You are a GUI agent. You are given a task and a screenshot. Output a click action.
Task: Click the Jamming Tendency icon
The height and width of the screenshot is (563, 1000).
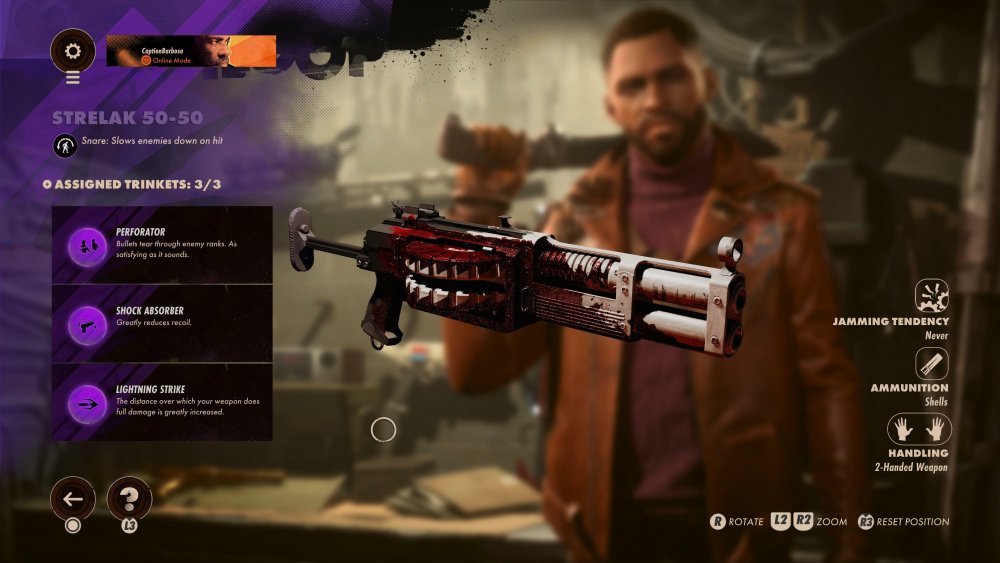click(x=932, y=296)
